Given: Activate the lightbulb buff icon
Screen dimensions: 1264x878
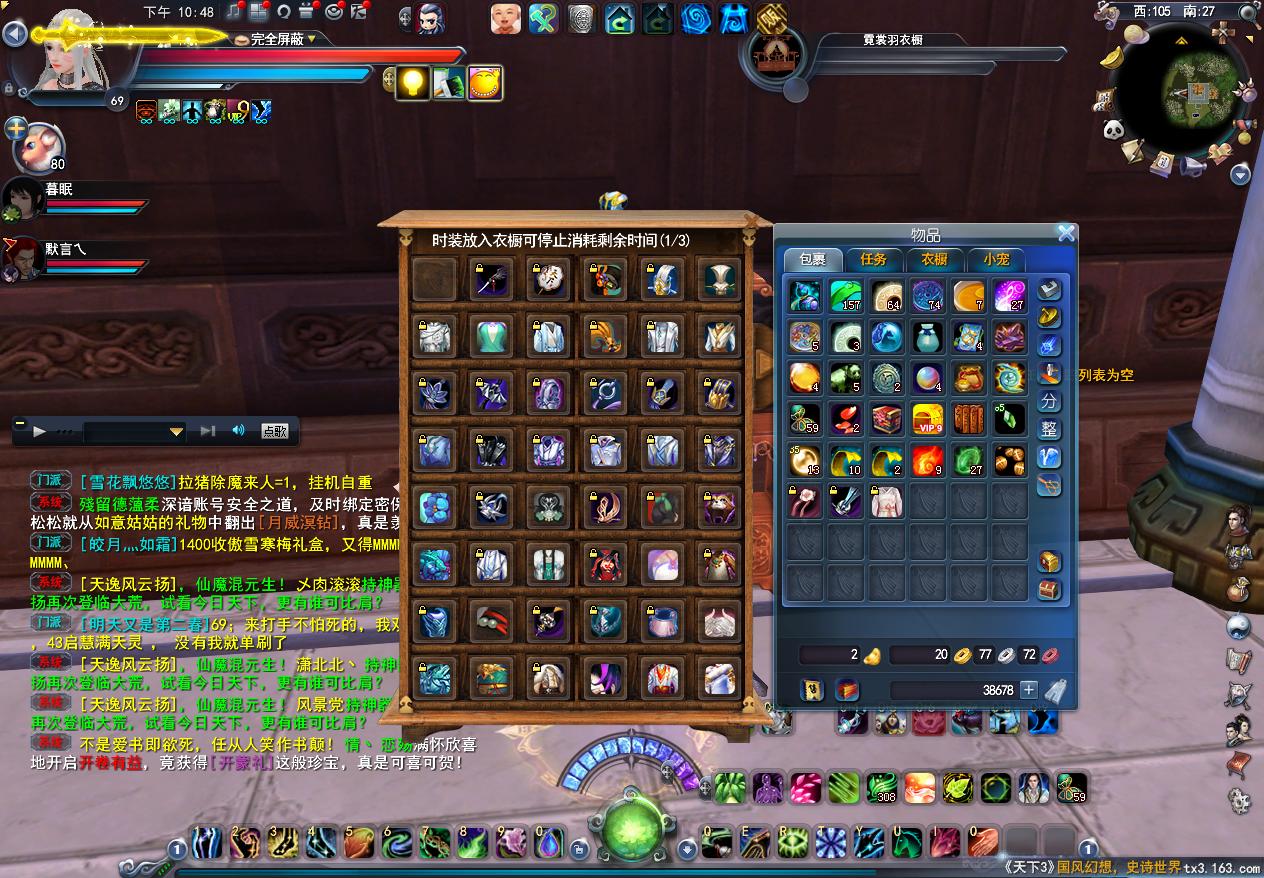Looking at the screenshot, I should click(412, 84).
